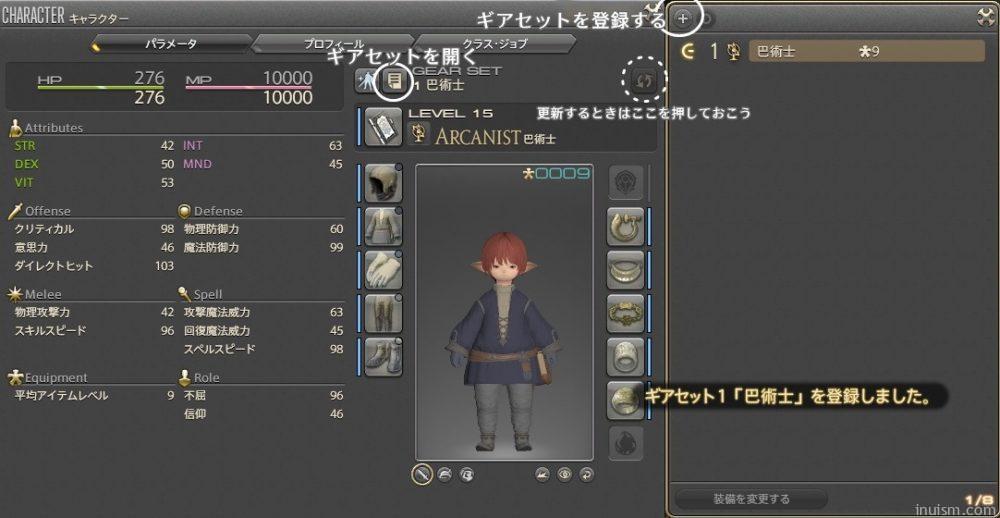Image resolution: width=1000 pixels, height=518 pixels.
Task: Select the earring accessory slot
Action: tap(625, 227)
